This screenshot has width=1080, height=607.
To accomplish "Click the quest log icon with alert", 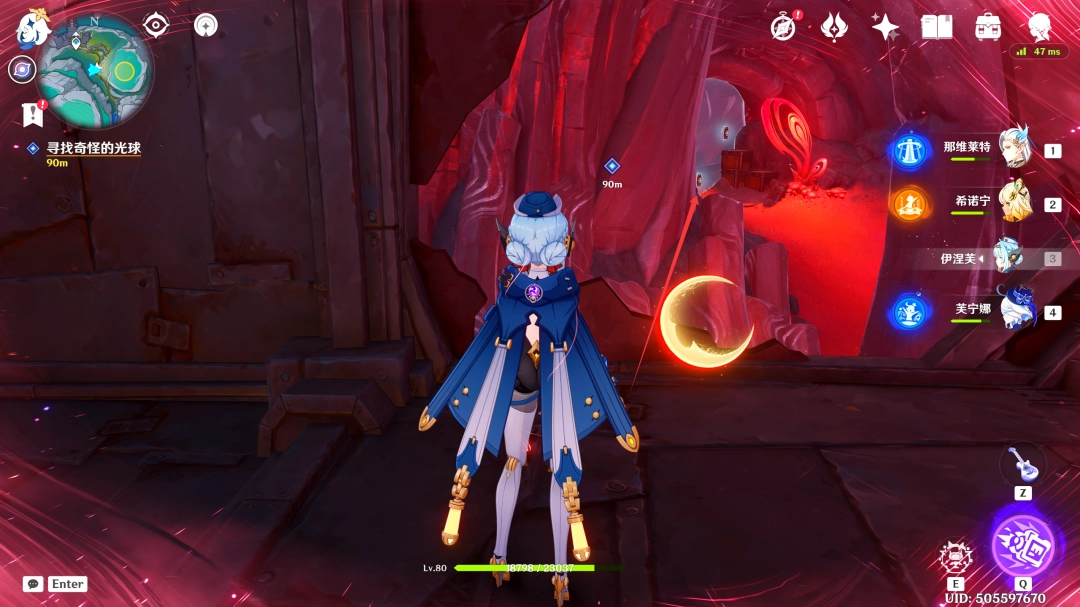I will click(x=33, y=115).
